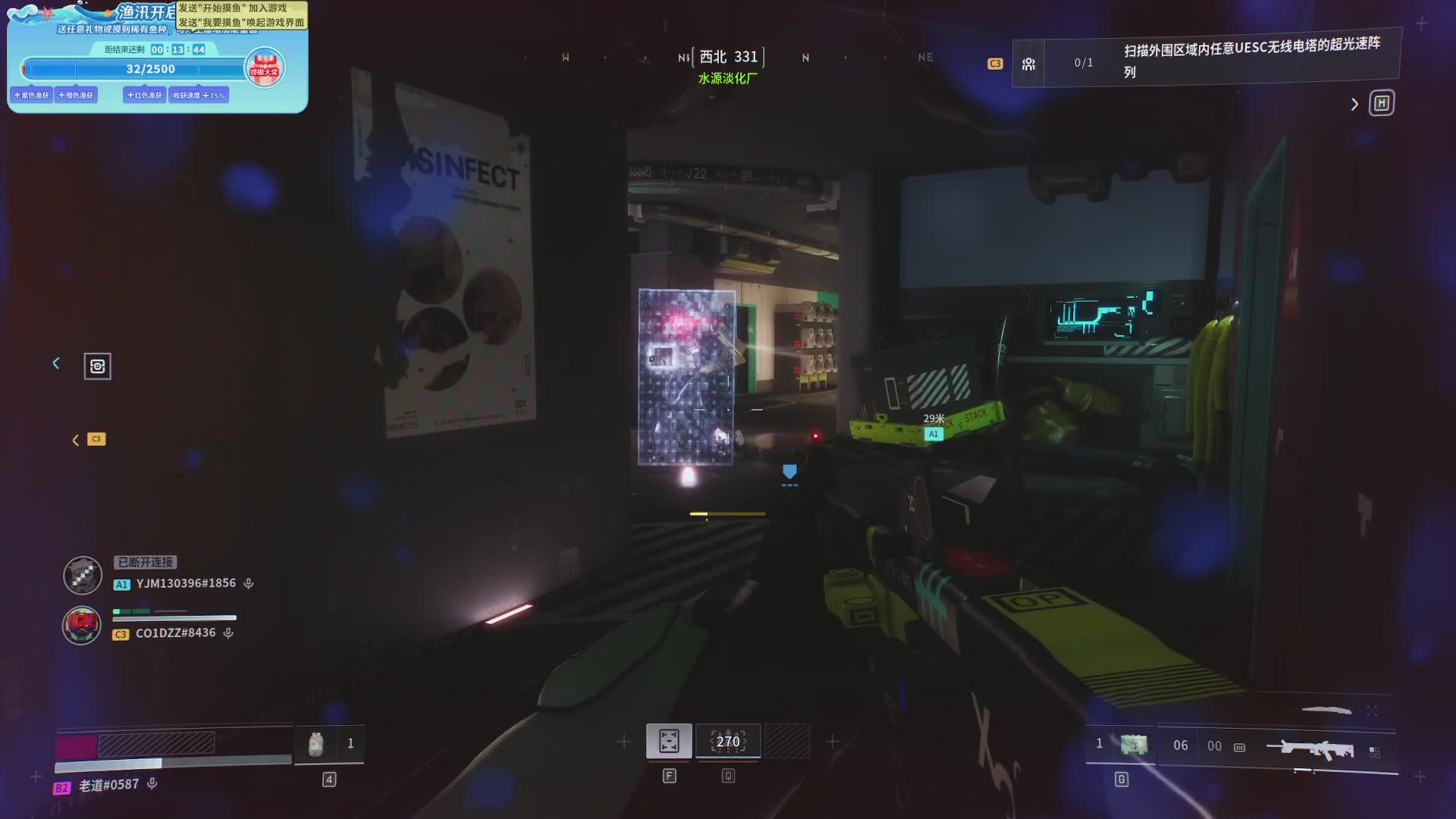Select teammate CO1DZZ#8436 in squad list
The height and width of the screenshot is (819, 1456).
(x=174, y=632)
